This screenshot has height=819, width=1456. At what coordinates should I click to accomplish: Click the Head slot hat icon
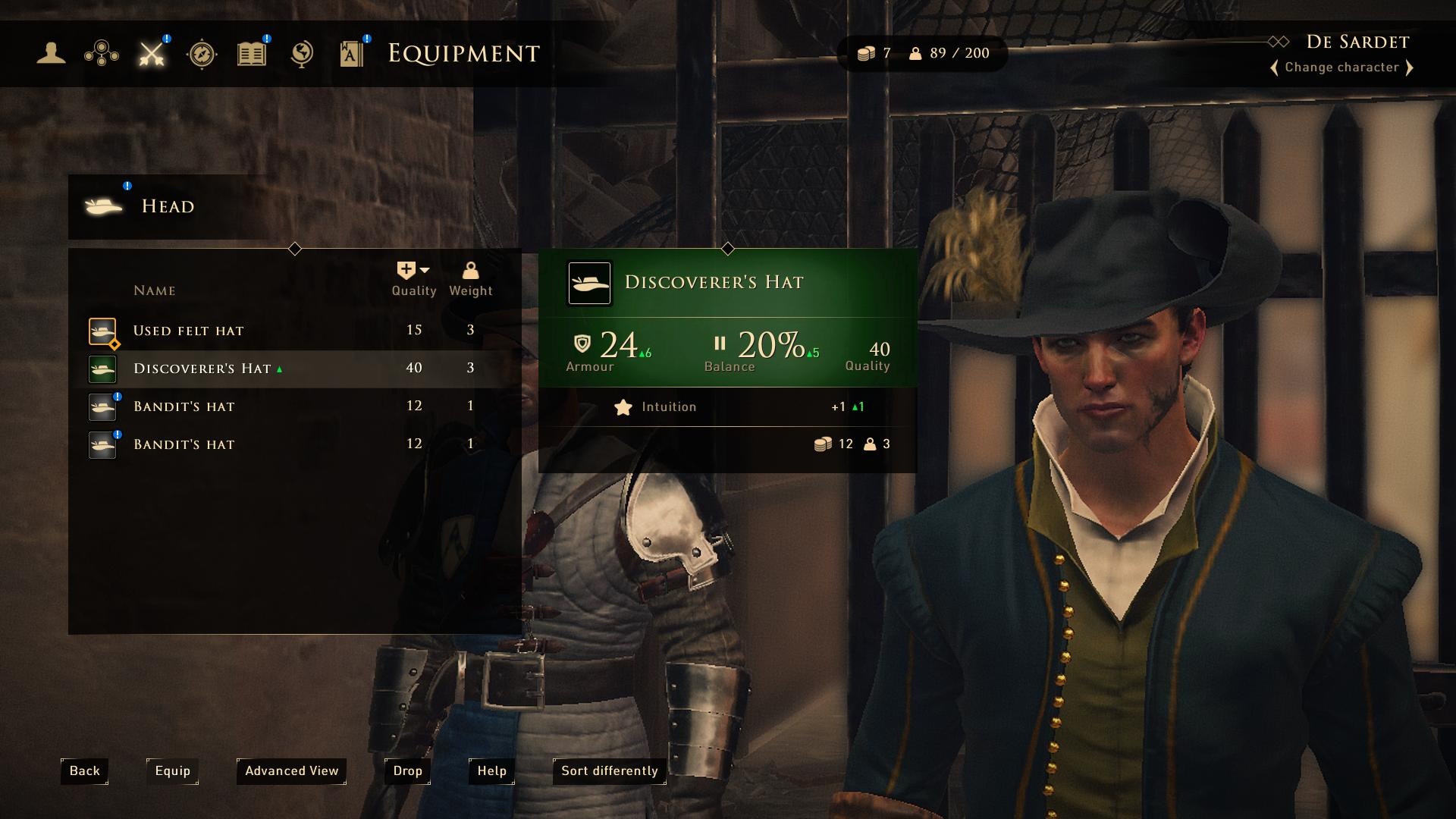[x=104, y=206]
